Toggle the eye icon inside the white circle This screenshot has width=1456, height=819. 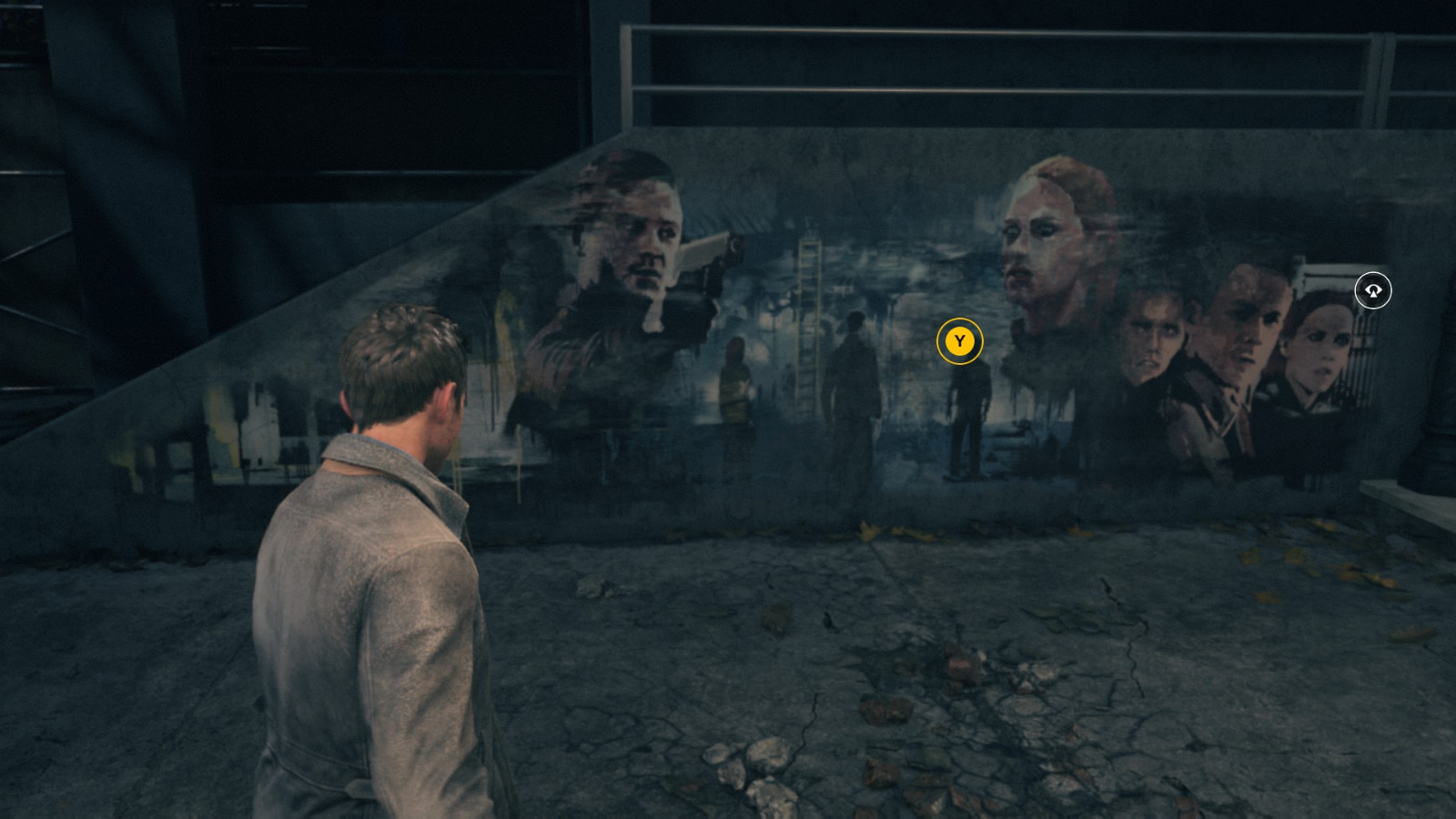coord(1372,289)
